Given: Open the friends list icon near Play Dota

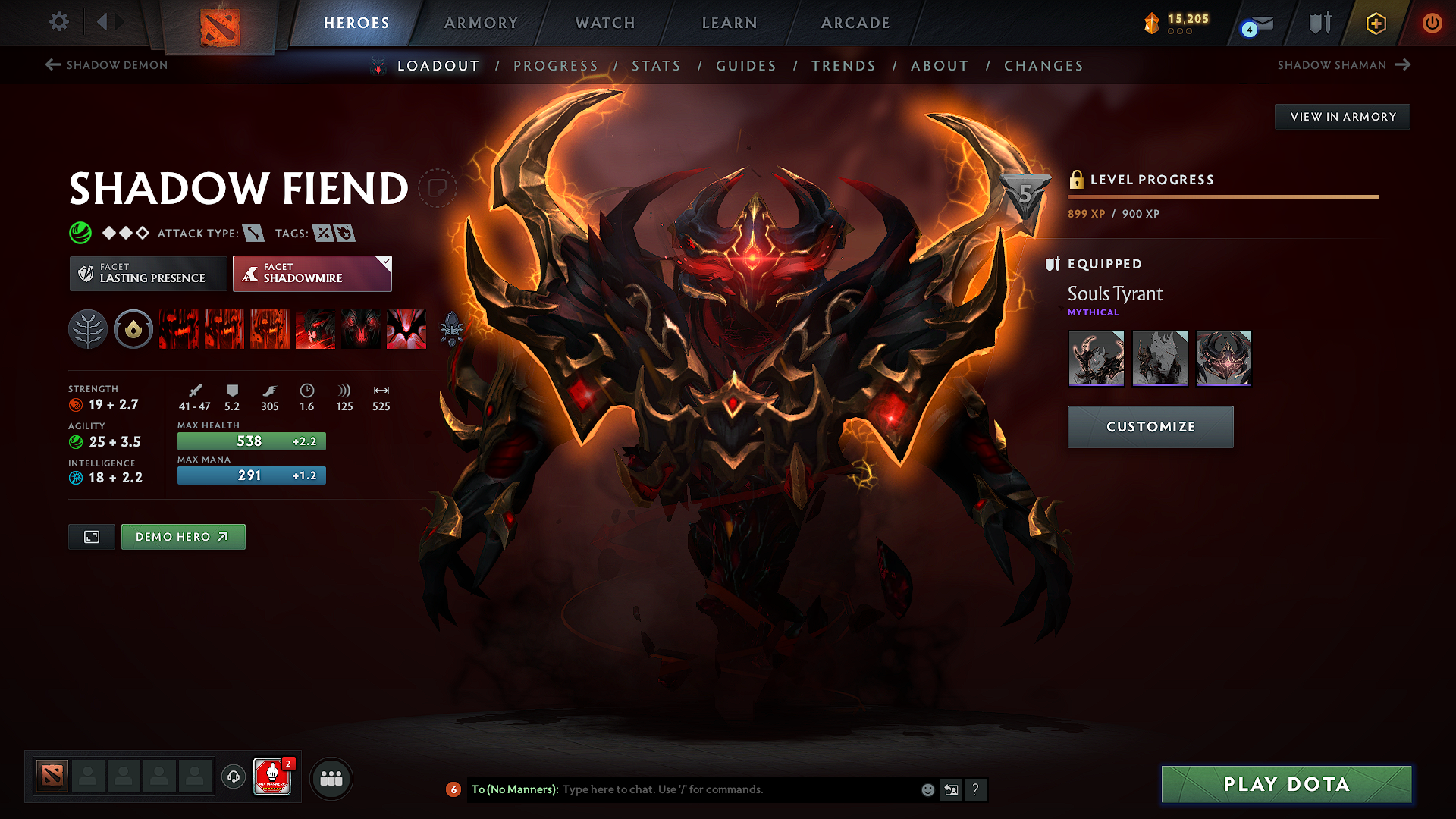Looking at the screenshot, I should point(331,778).
